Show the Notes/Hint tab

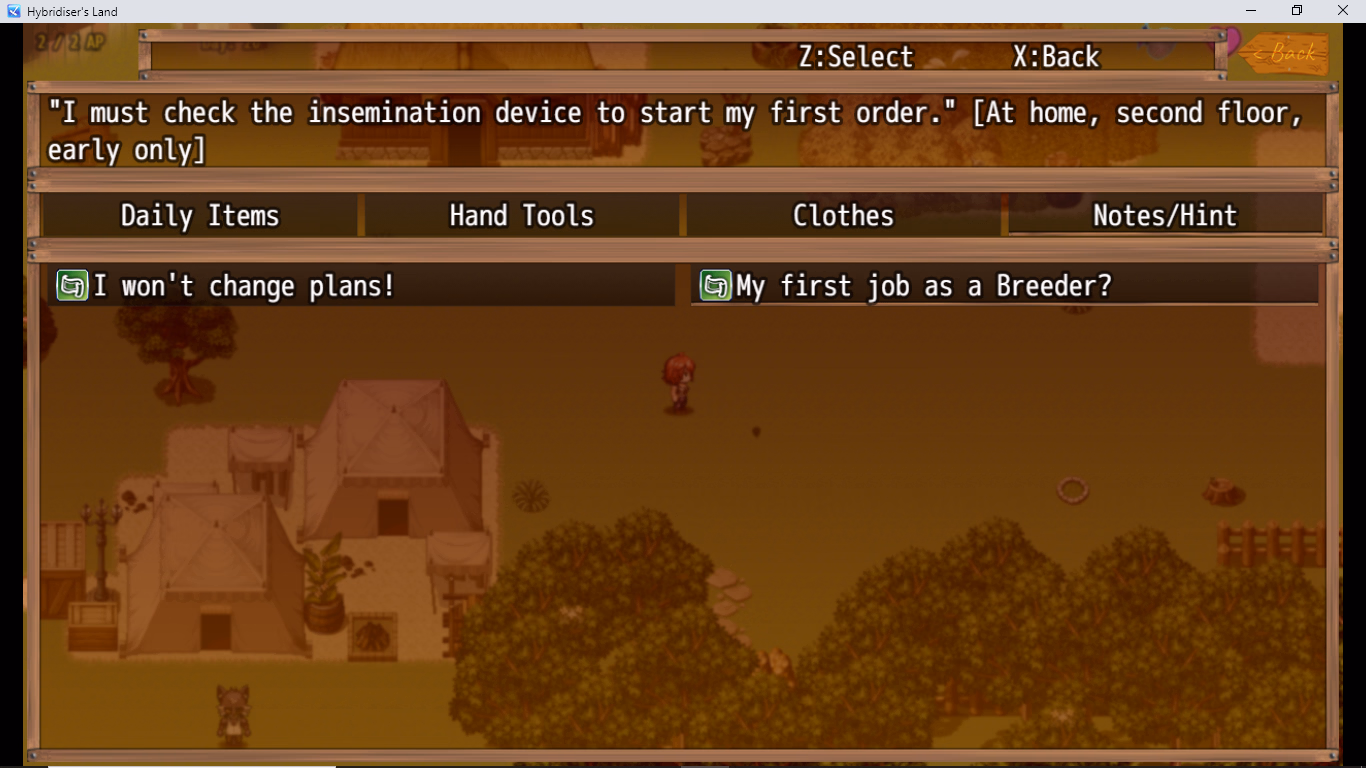click(1165, 216)
